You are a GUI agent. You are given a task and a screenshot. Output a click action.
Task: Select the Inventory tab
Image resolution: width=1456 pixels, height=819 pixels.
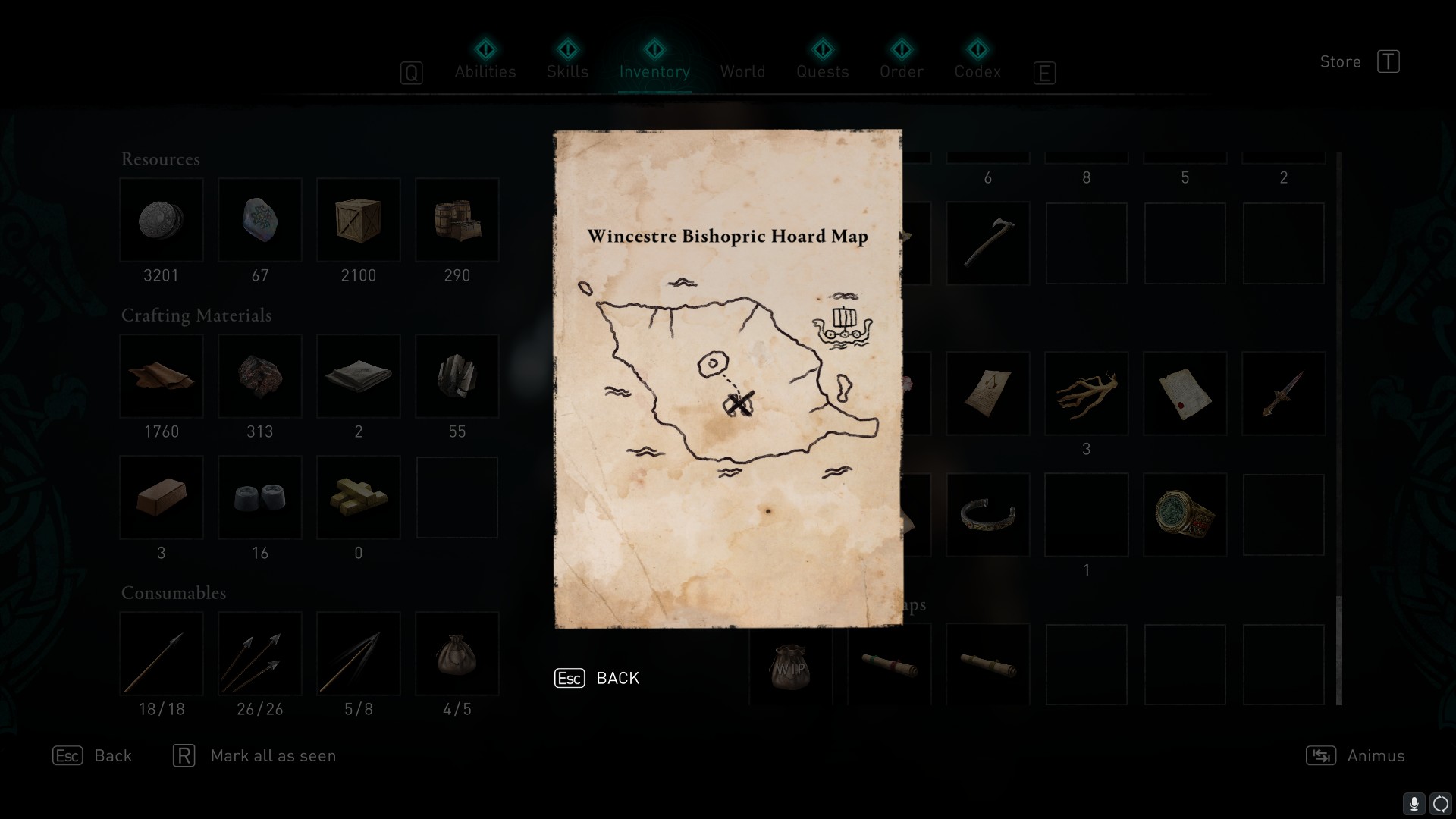click(x=654, y=71)
